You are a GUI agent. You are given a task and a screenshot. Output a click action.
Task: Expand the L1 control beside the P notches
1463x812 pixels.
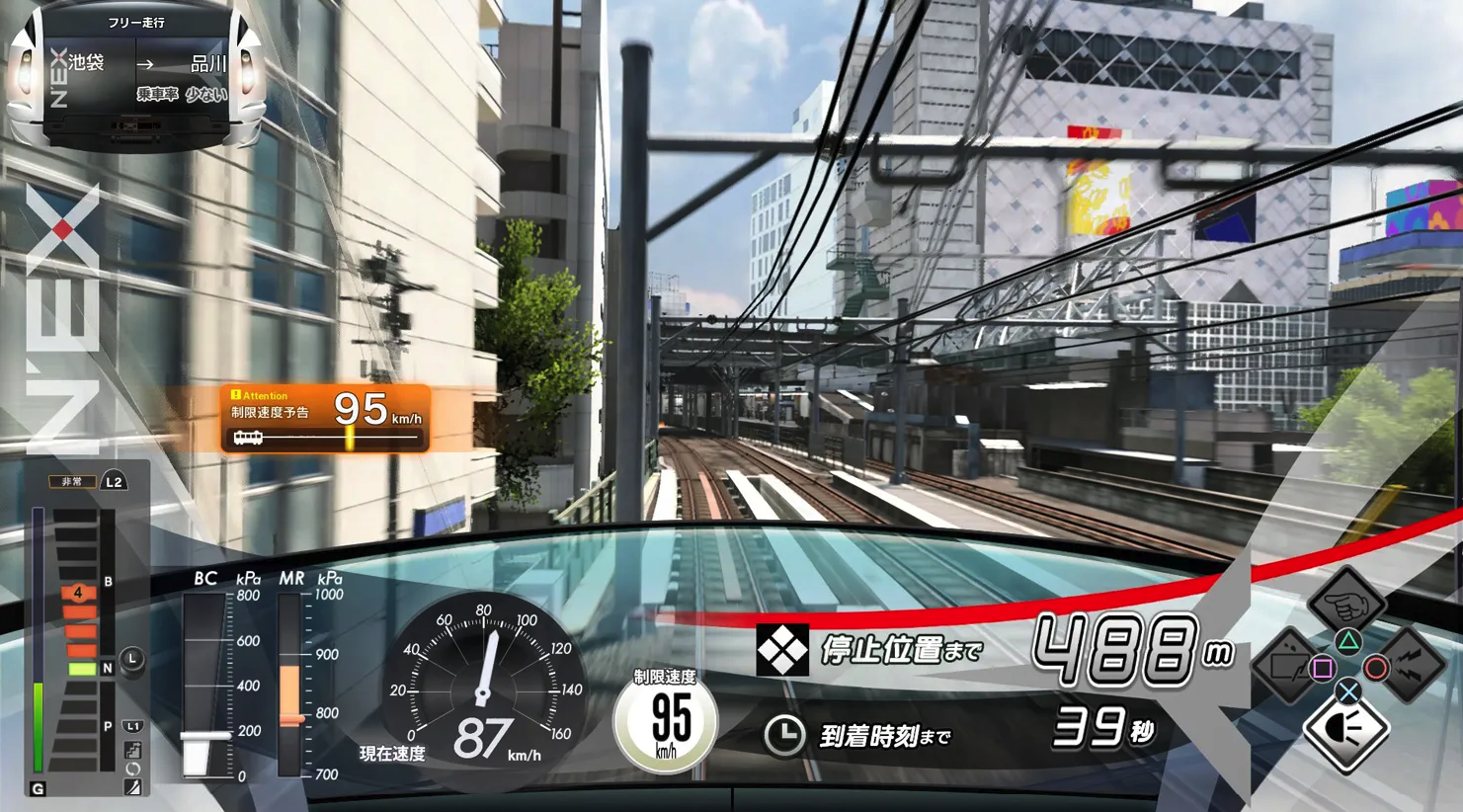(132, 726)
